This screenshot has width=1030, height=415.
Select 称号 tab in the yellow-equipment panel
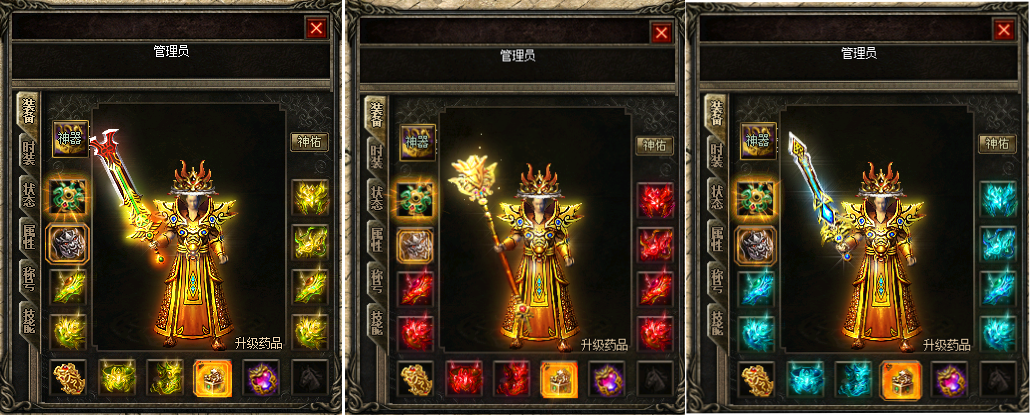click(x=29, y=281)
